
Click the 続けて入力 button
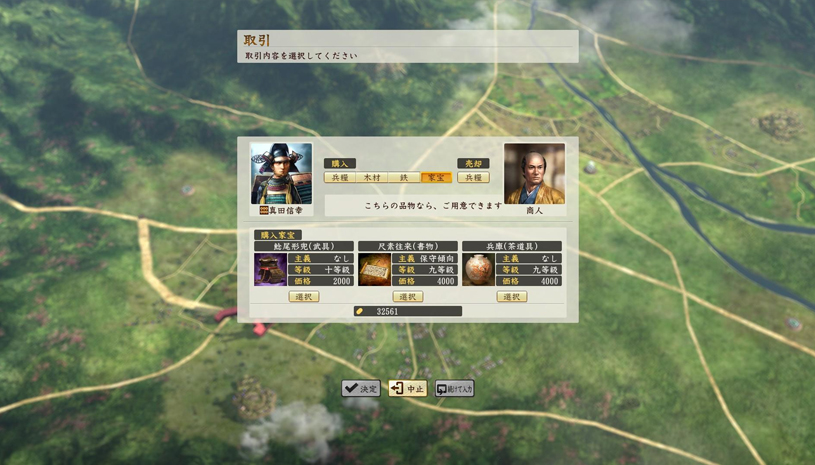click(x=455, y=389)
